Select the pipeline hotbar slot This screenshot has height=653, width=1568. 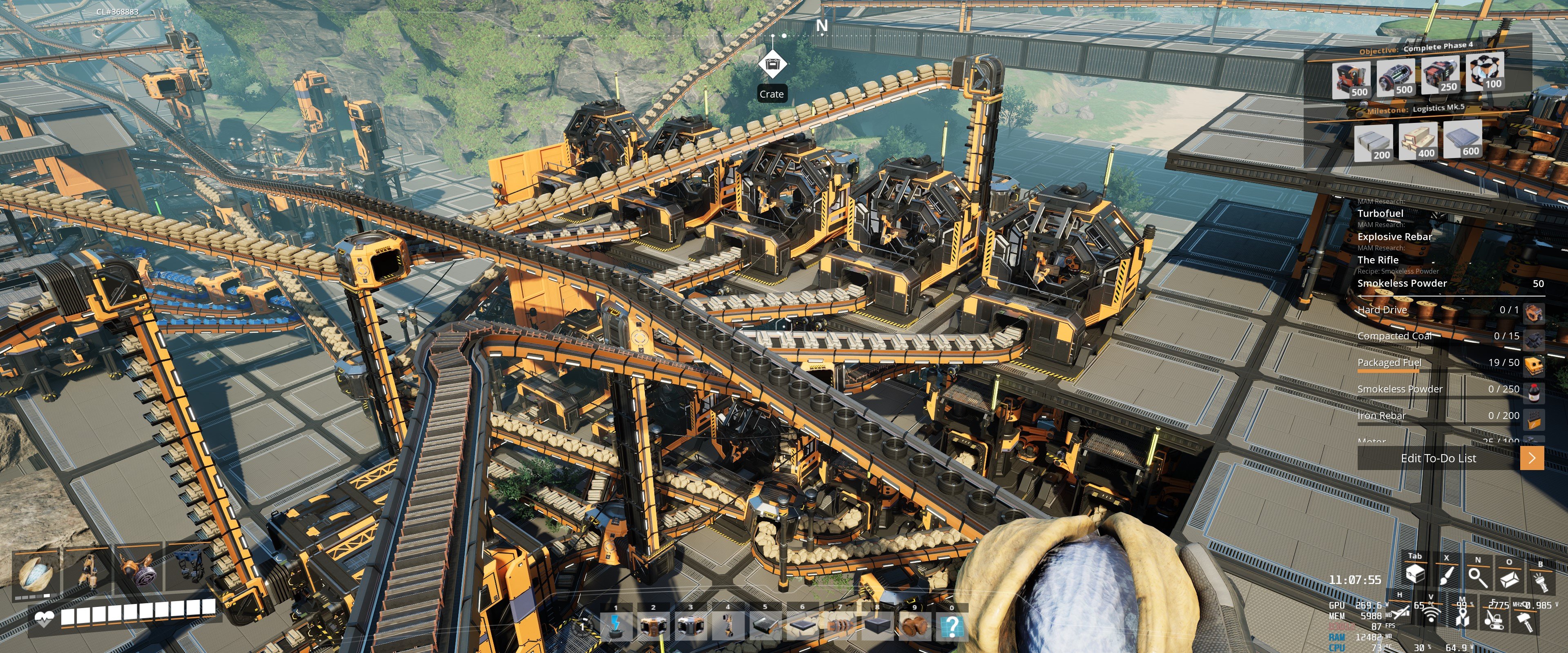(x=840, y=626)
